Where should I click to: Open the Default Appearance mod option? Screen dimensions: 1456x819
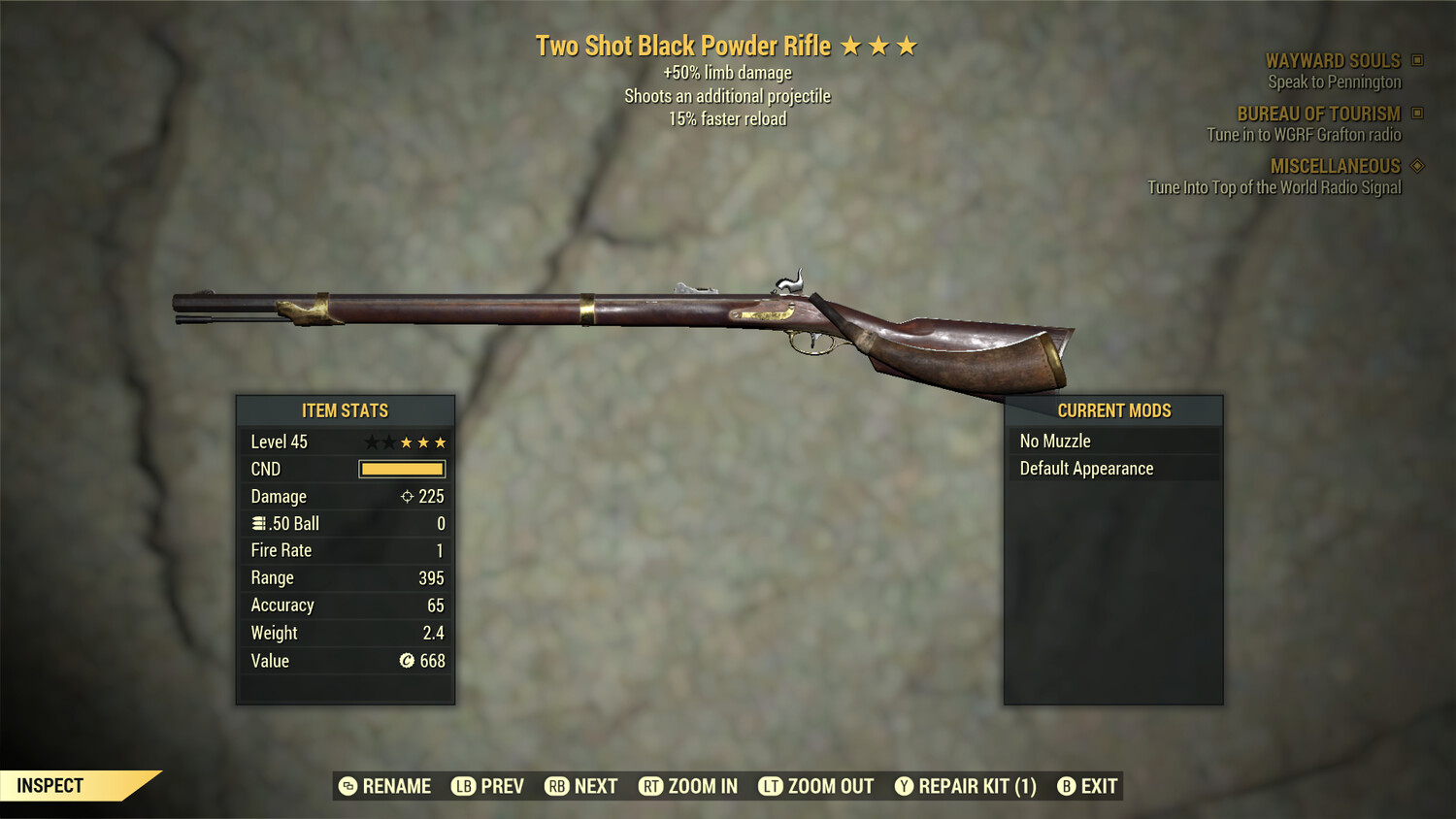click(x=1114, y=468)
